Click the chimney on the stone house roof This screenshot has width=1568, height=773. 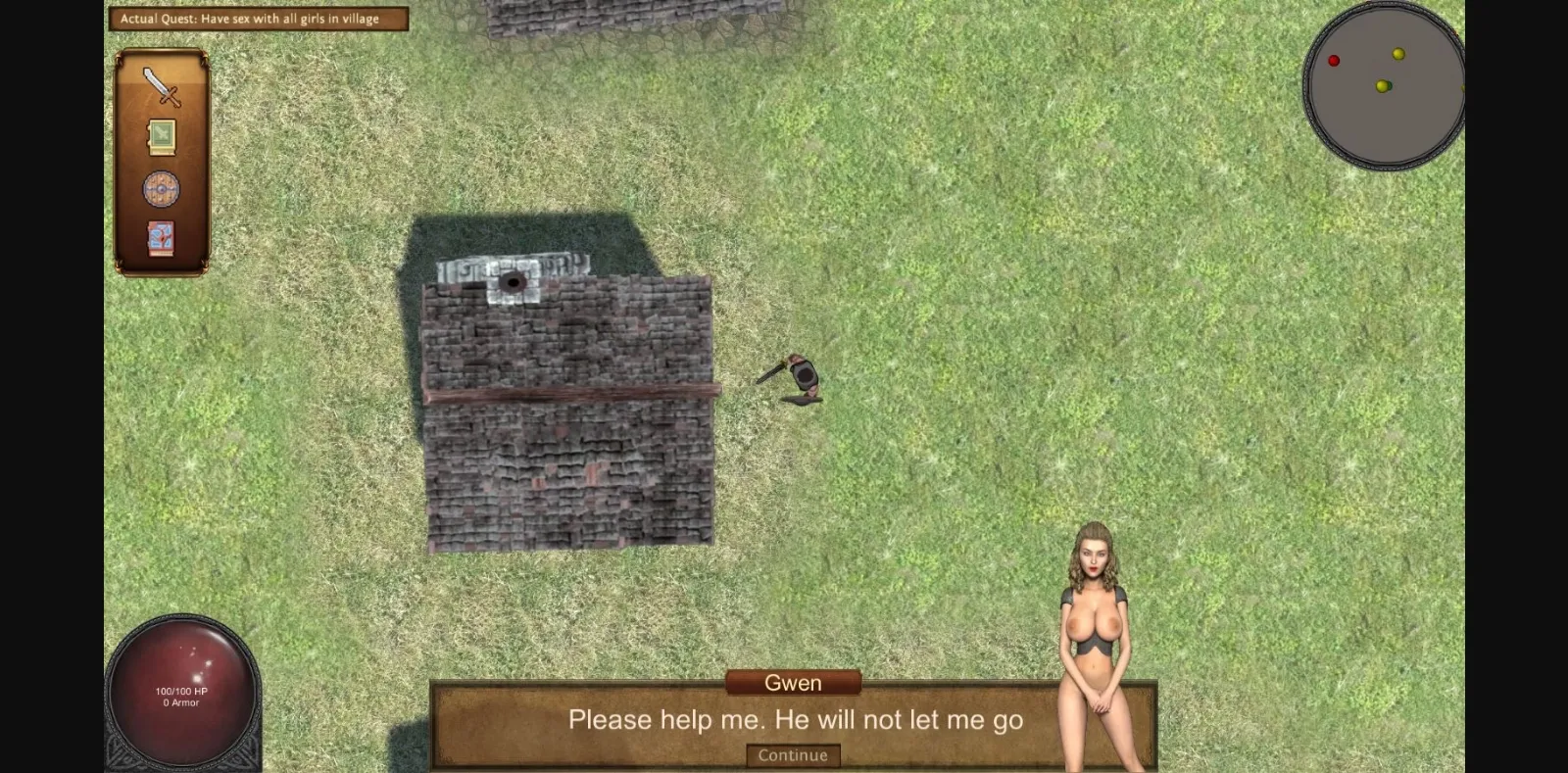pos(513,283)
